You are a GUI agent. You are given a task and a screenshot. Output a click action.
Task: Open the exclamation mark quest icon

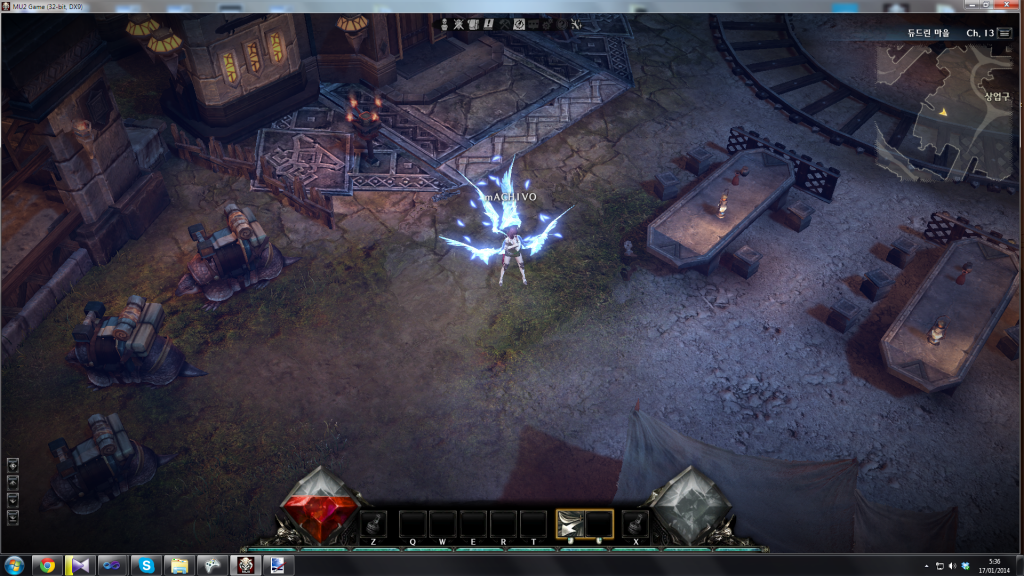click(x=489, y=23)
